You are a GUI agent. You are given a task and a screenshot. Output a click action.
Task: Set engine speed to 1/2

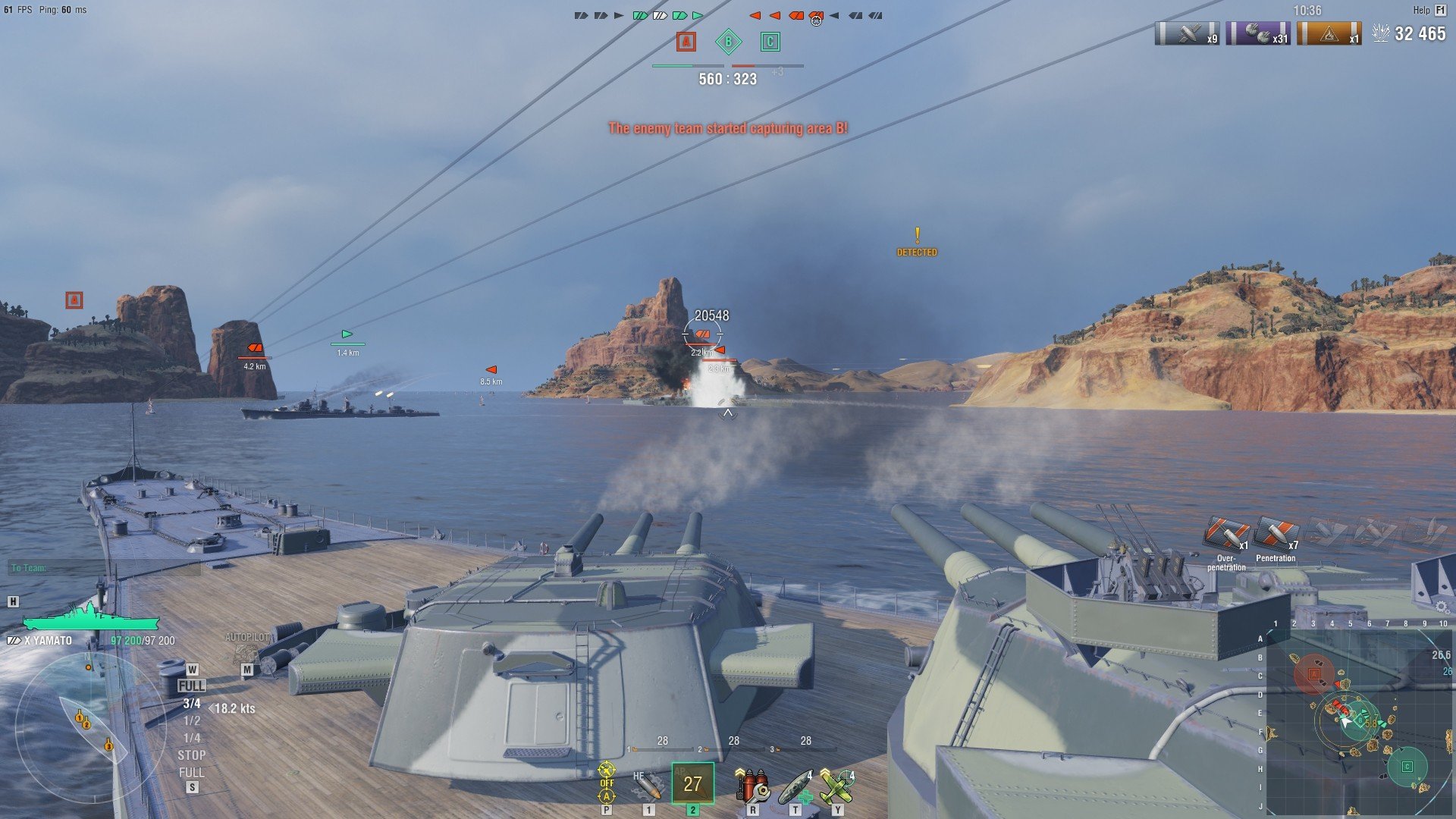tap(191, 721)
